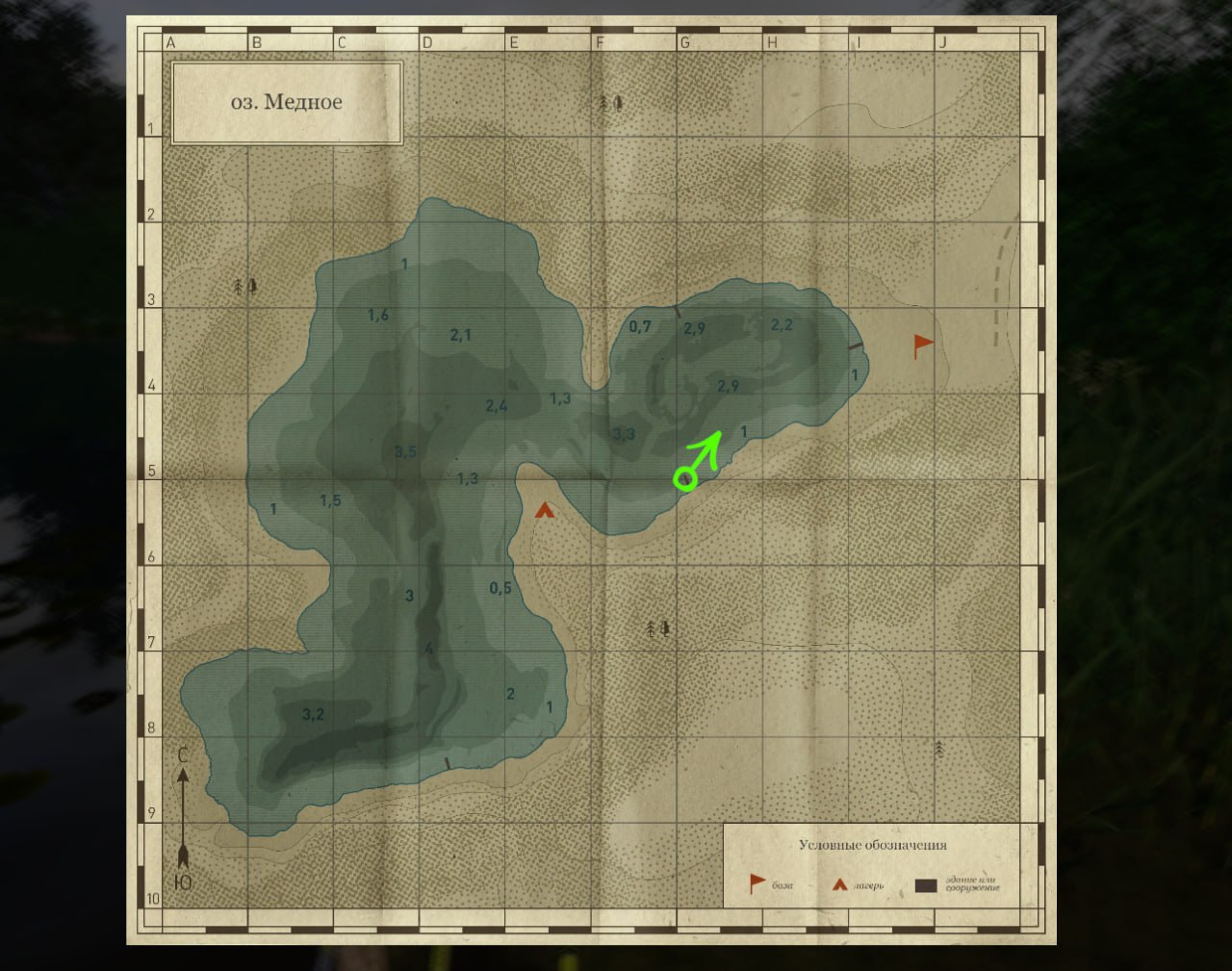The height and width of the screenshot is (971, 1232).
Task: Click the black building symbol in the legend
Action: (926, 885)
